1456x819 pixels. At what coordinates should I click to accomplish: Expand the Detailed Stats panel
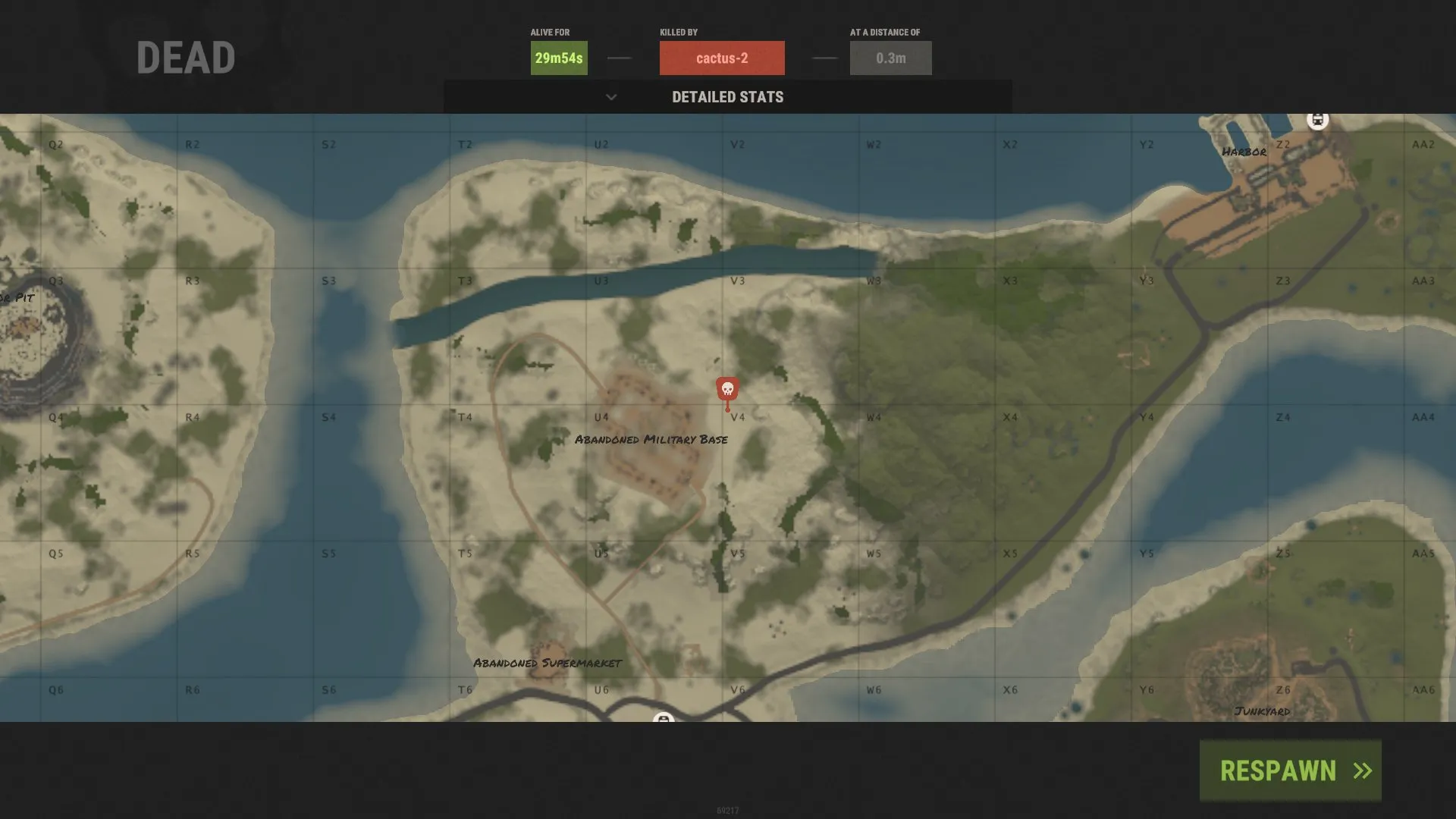pos(727,97)
